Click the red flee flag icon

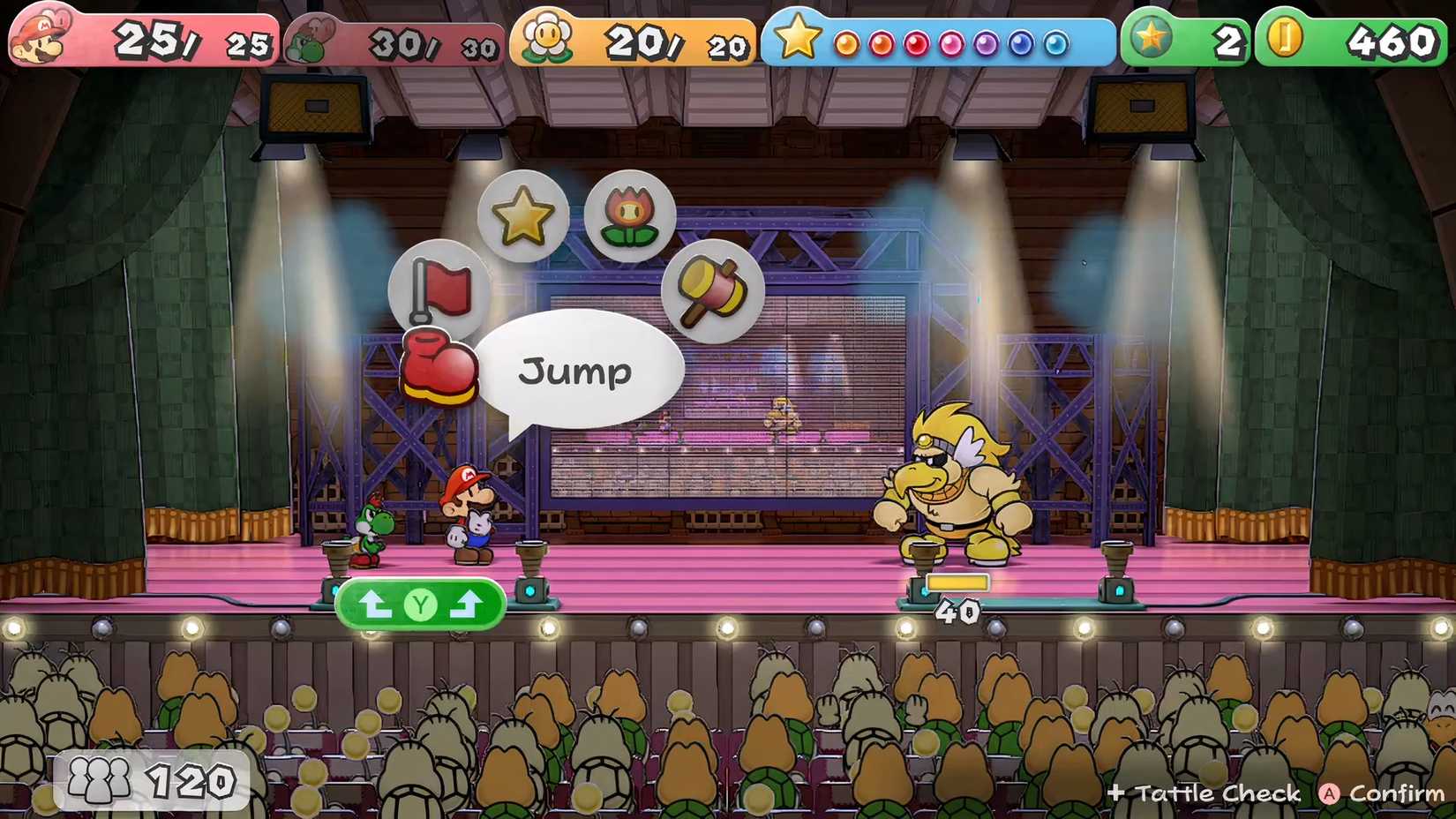[x=441, y=287]
